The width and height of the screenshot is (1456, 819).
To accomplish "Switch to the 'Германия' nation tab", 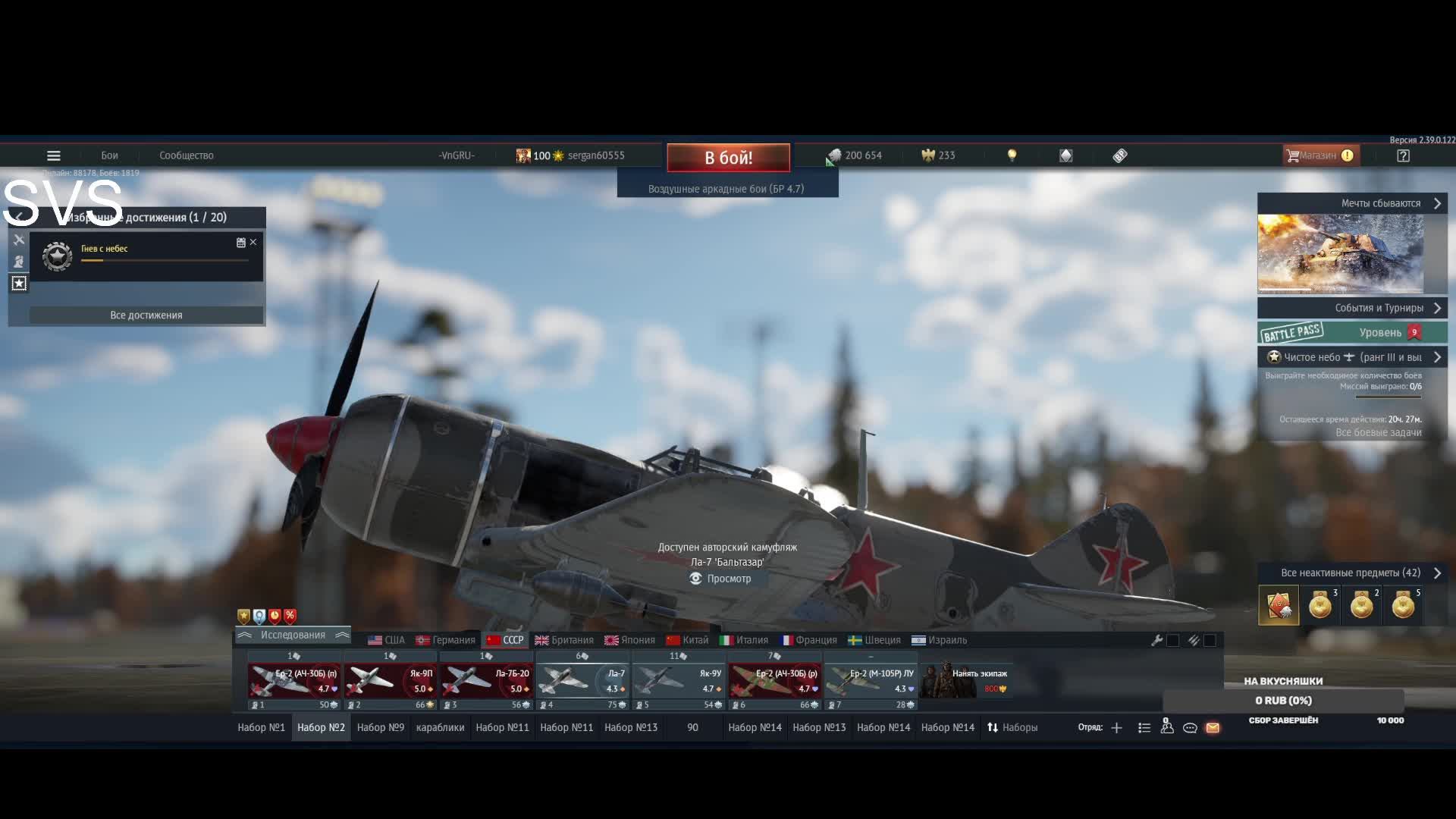I will coord(446,640).
